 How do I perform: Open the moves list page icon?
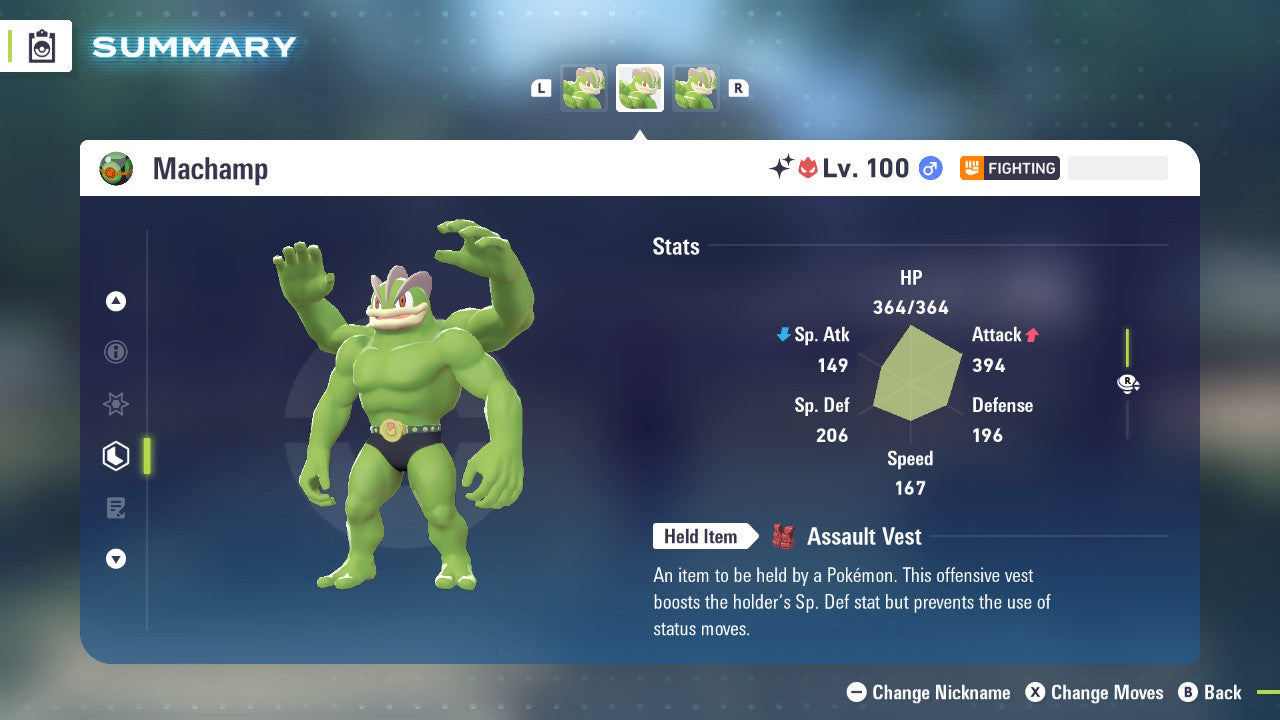pos(116,508)
